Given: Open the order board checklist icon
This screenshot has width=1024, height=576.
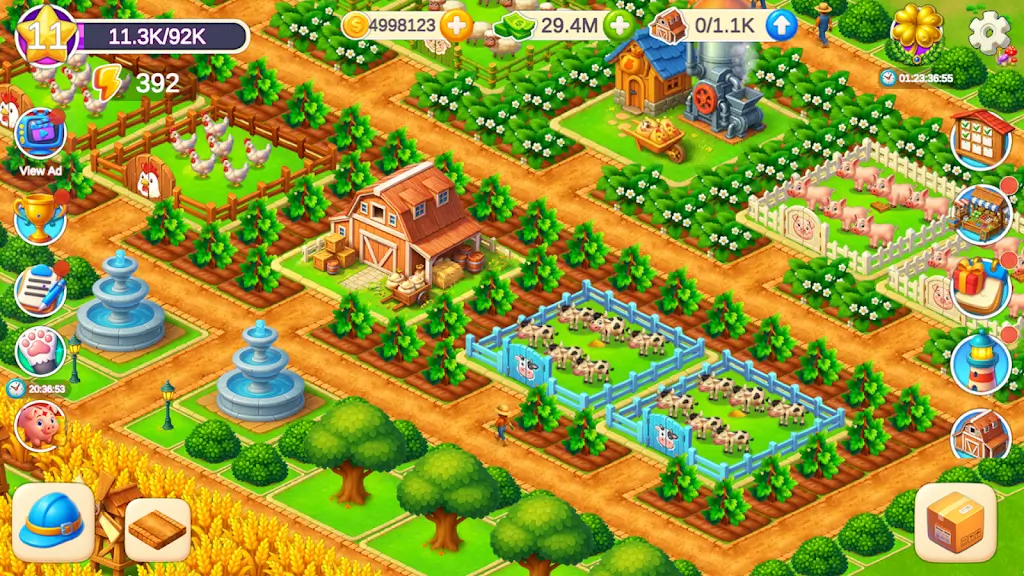Looking at the screenshot, I should tap(981, 139).
